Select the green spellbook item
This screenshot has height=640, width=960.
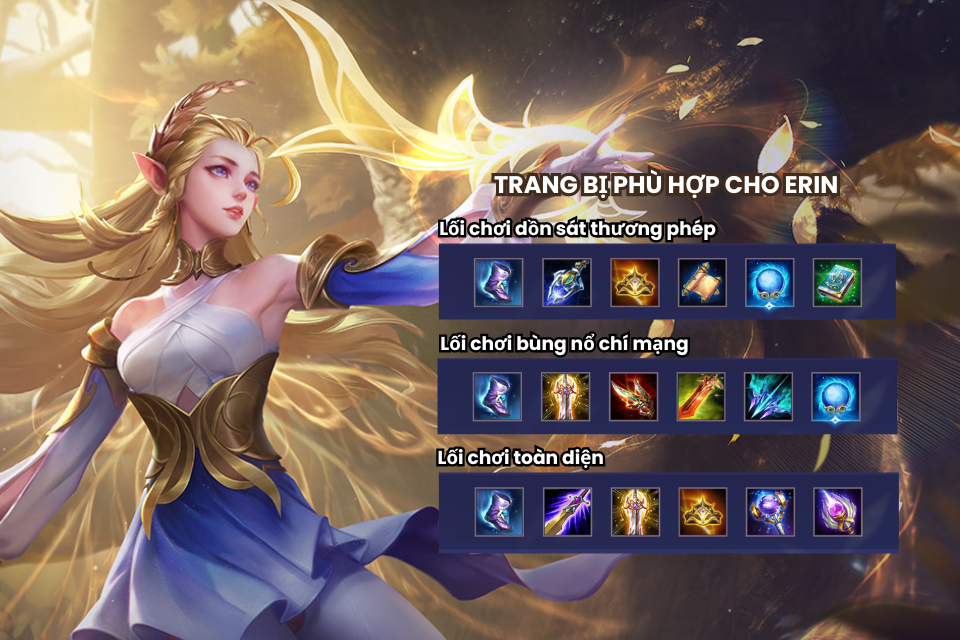click(838, 282)
